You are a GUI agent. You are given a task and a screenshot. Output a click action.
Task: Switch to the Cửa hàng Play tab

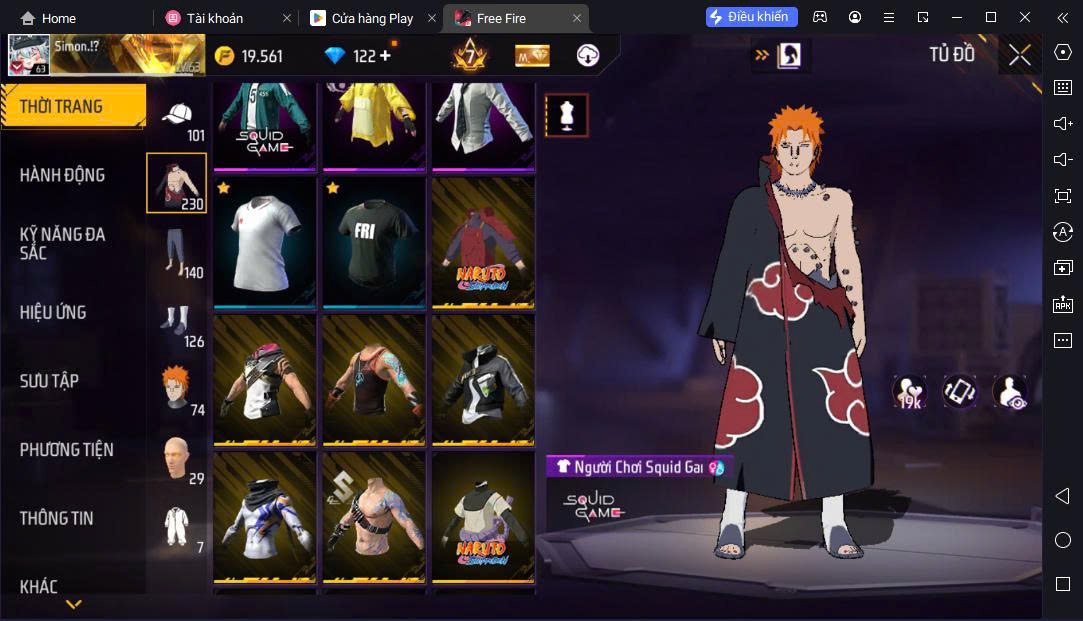click(371, 18)
